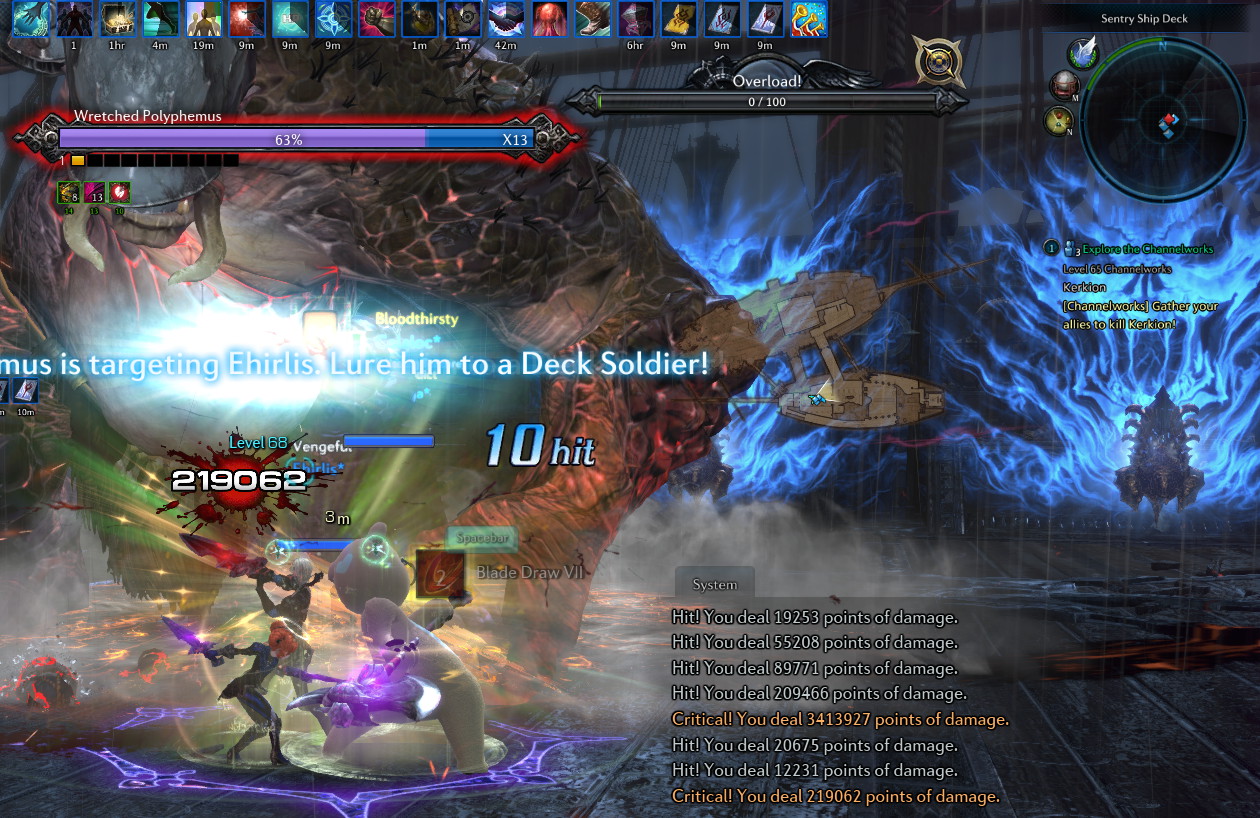Select the clenched fist buff icon
The width and height of the screenshot is (1260, 818).
(x=376, y=19)
